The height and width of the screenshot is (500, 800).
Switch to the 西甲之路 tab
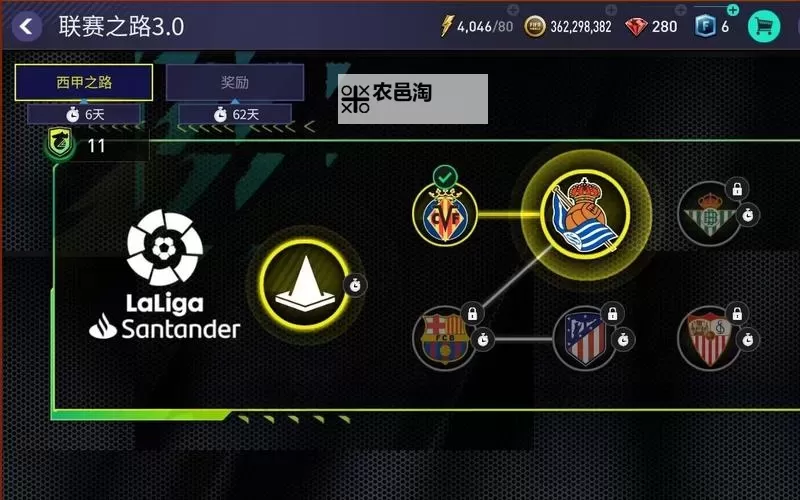coord(84,83)
